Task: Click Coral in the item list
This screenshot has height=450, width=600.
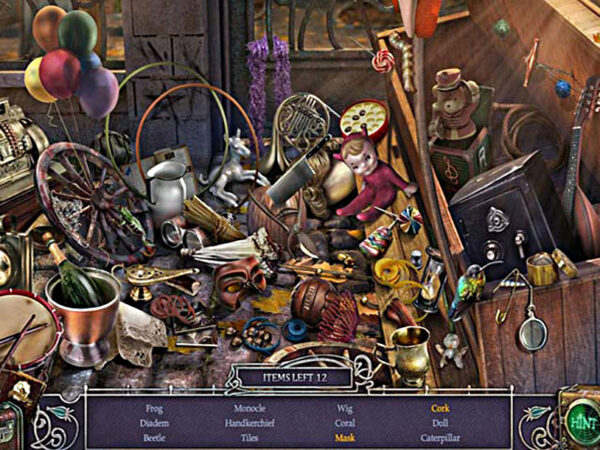Action: point(347,423)
